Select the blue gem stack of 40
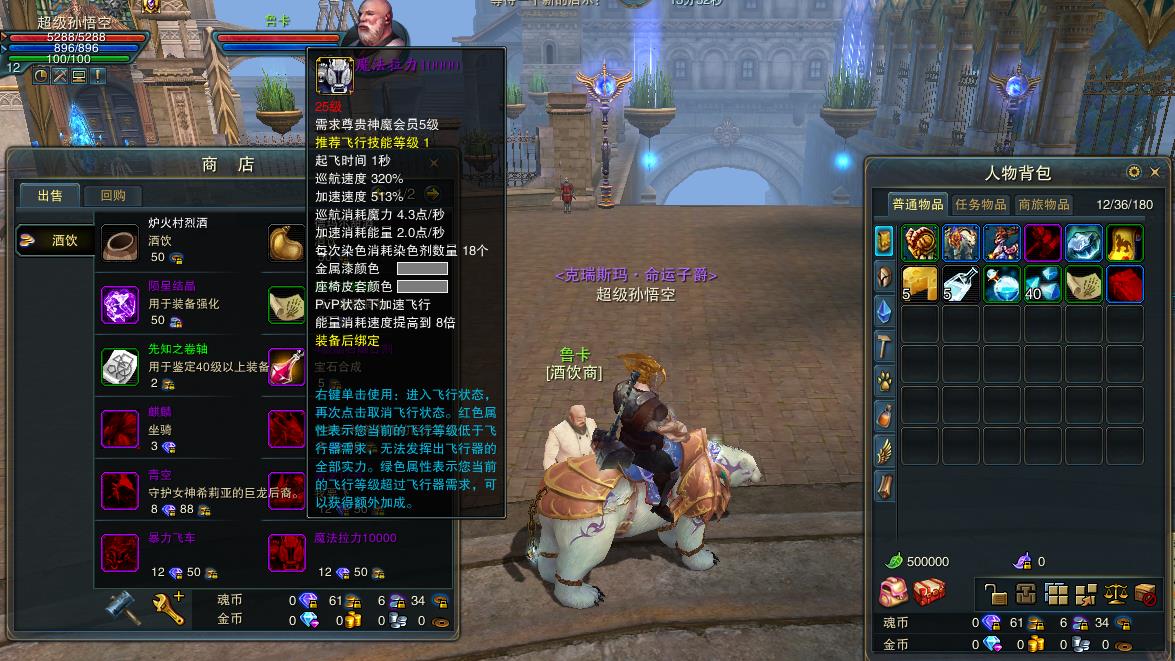This screenshot has width=1175, height=661. (1043, 284)
